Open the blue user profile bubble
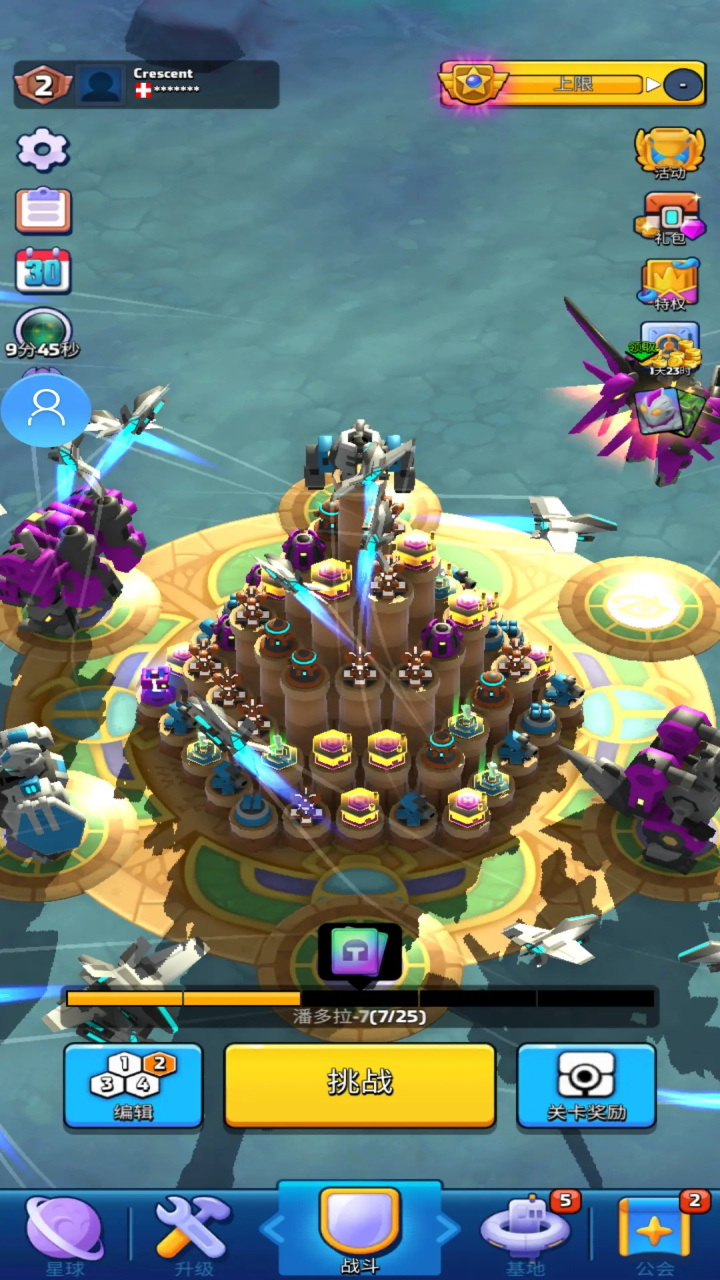The image size is (720, 1280). pos(46,408)
